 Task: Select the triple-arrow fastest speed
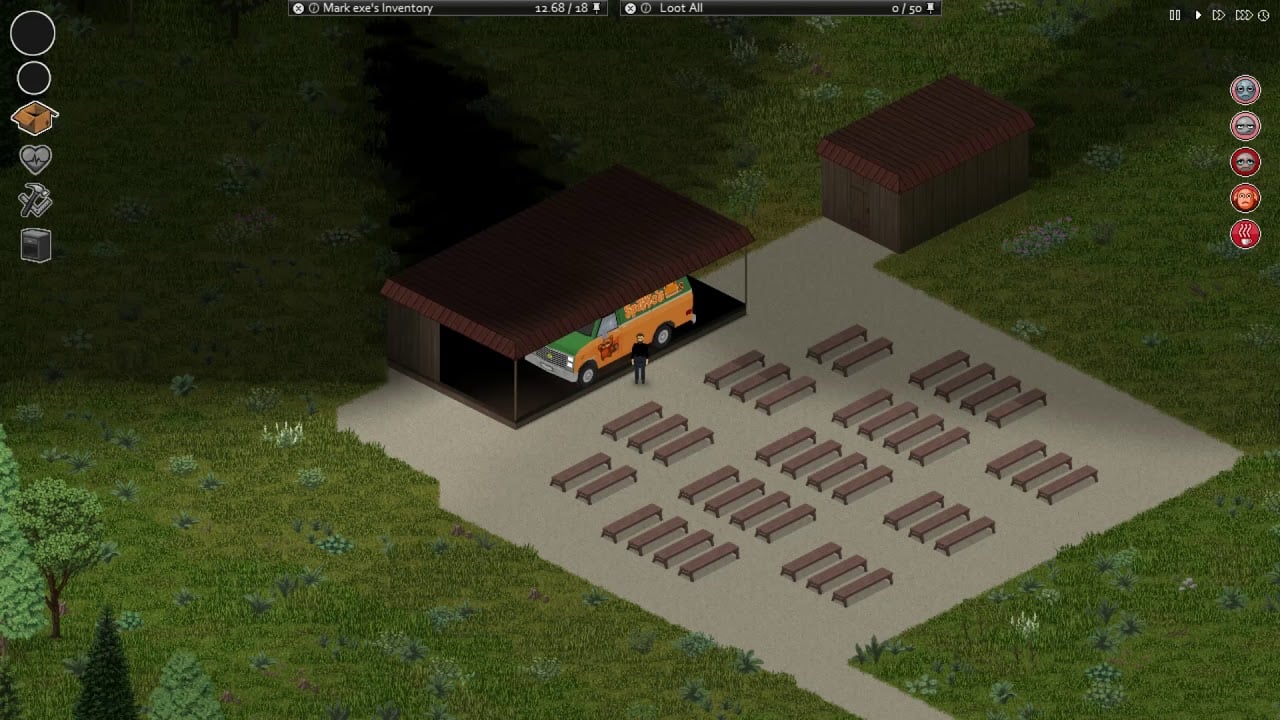[x=1243, y=15]
